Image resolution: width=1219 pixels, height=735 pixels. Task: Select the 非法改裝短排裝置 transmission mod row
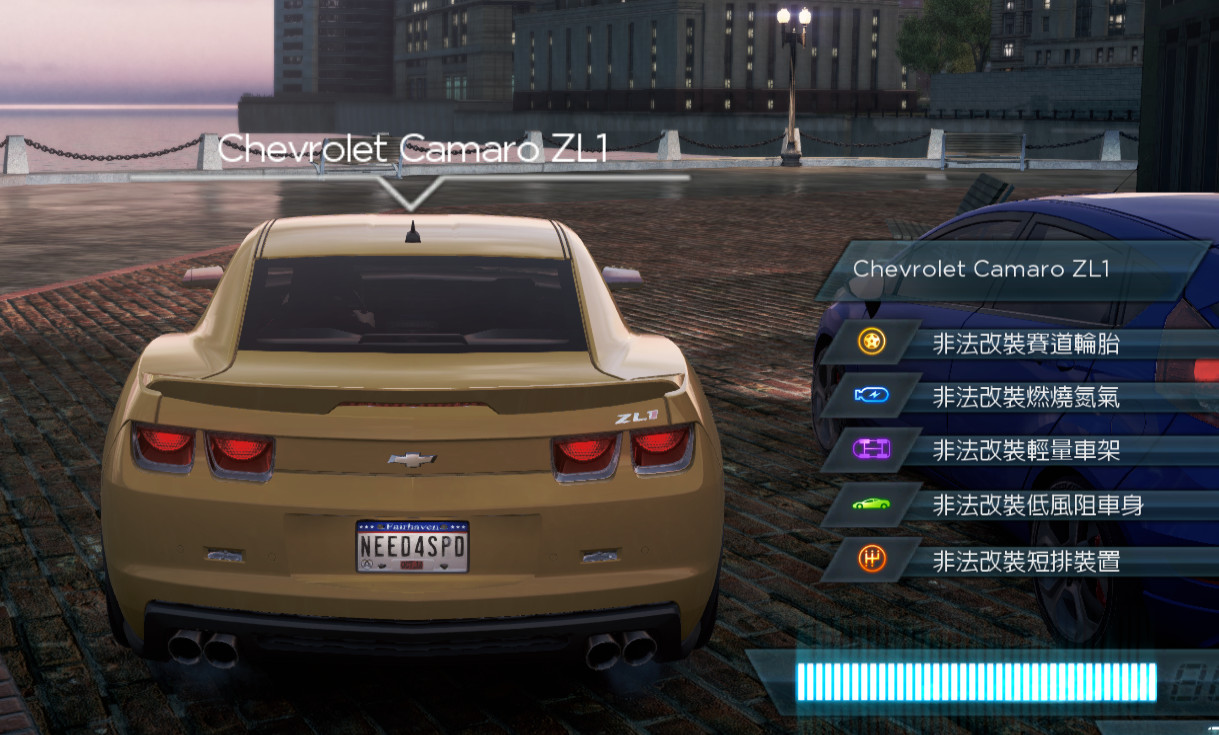point(1025,561)
